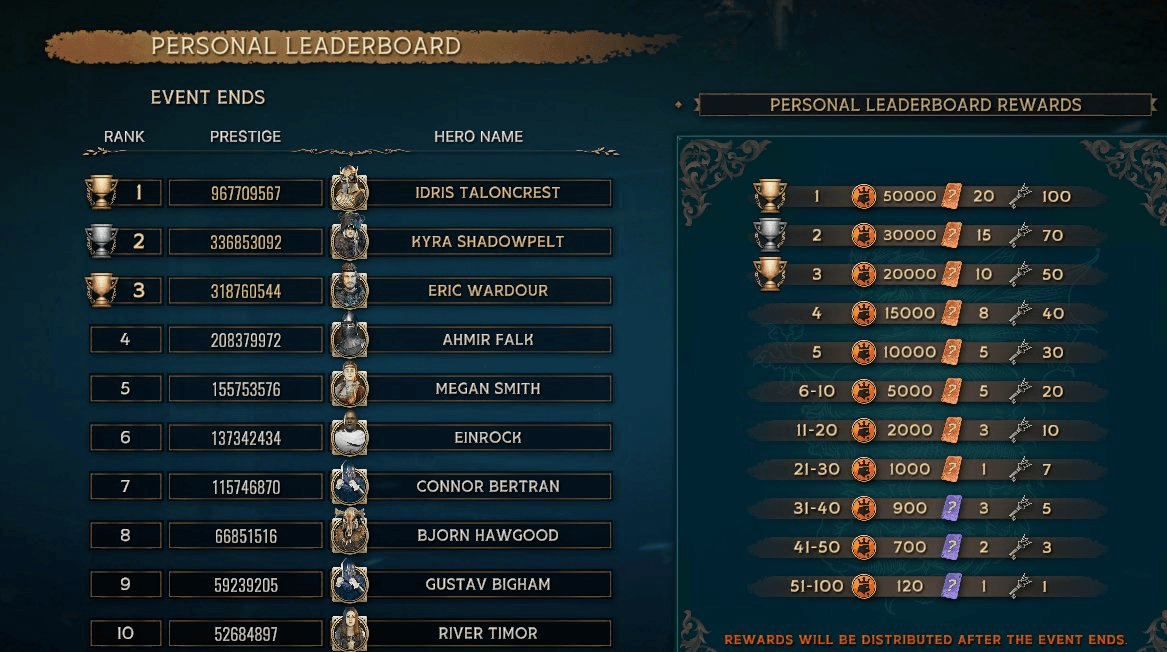Click Idris Taloncrest's hero portrait
Screen dimensions: 1167x652
tap(349, 190)
